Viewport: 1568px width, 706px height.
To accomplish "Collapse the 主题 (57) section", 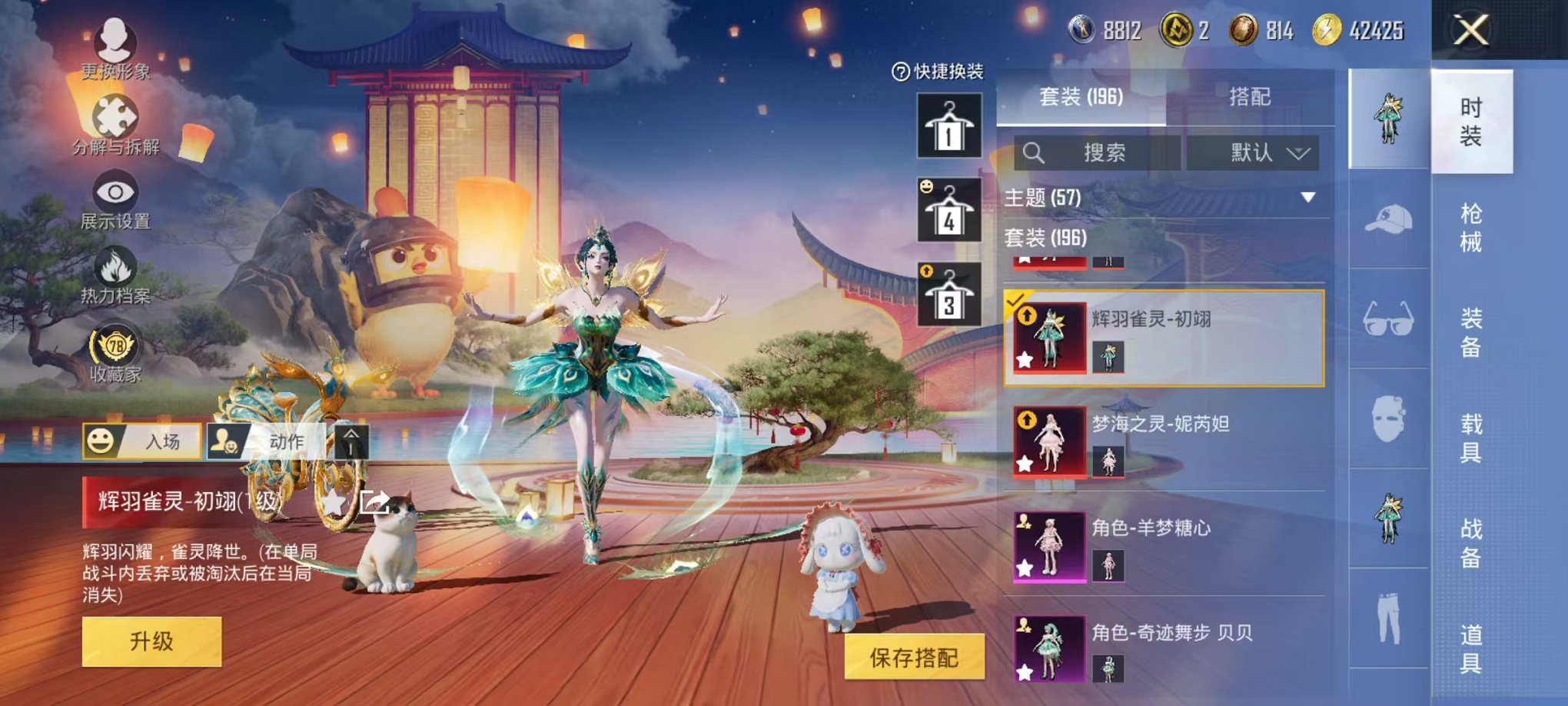I will coord(1309,197).
